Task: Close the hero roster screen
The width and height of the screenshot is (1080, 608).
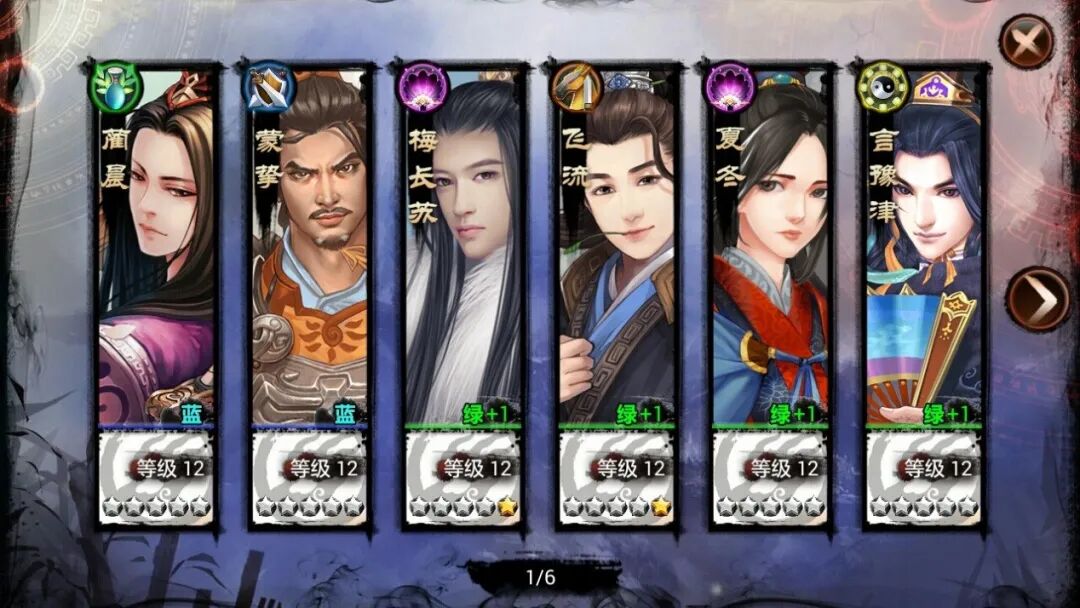Action: pos(1027,41)
